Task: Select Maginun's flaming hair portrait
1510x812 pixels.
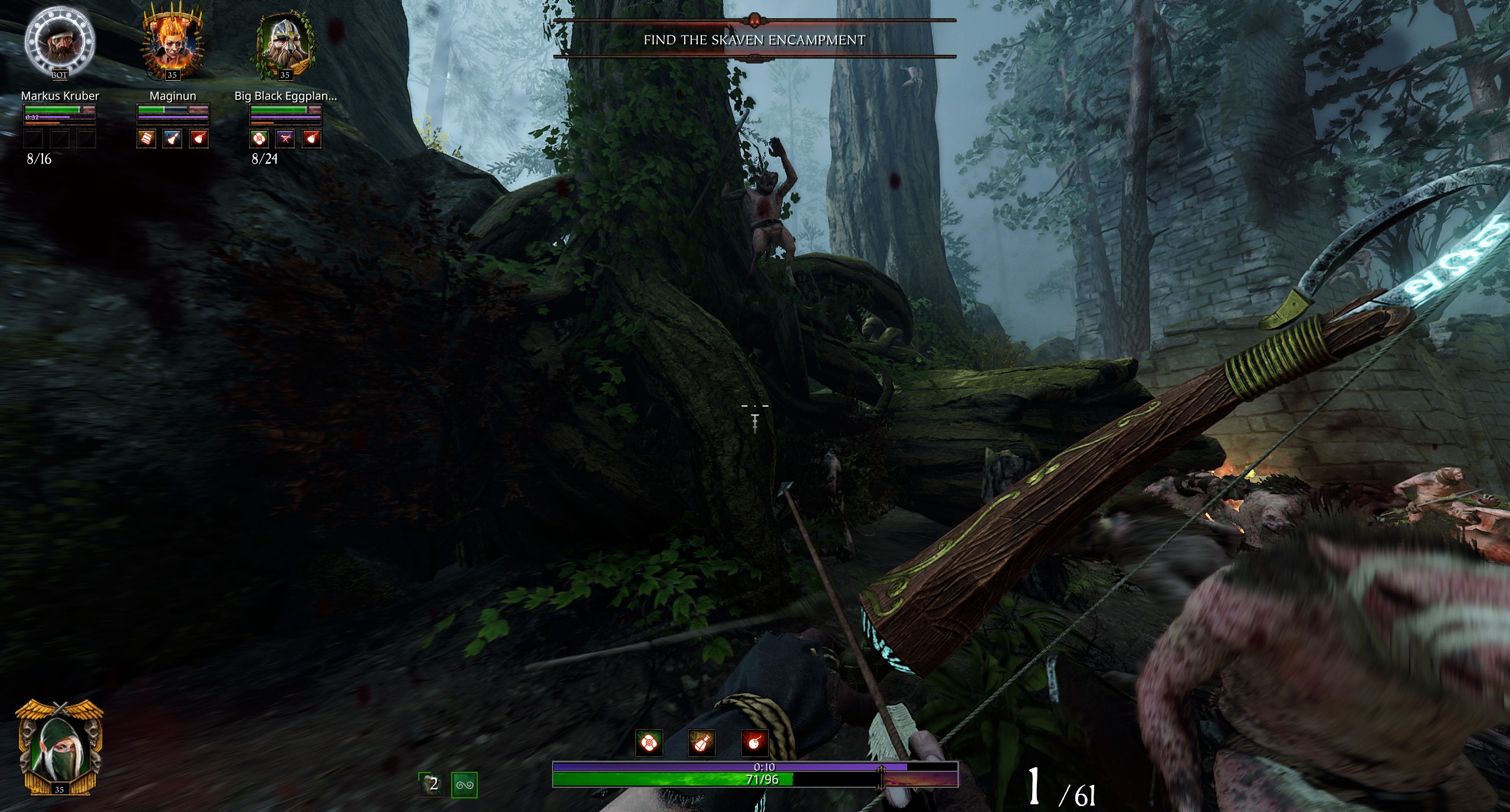Action: 172,44
